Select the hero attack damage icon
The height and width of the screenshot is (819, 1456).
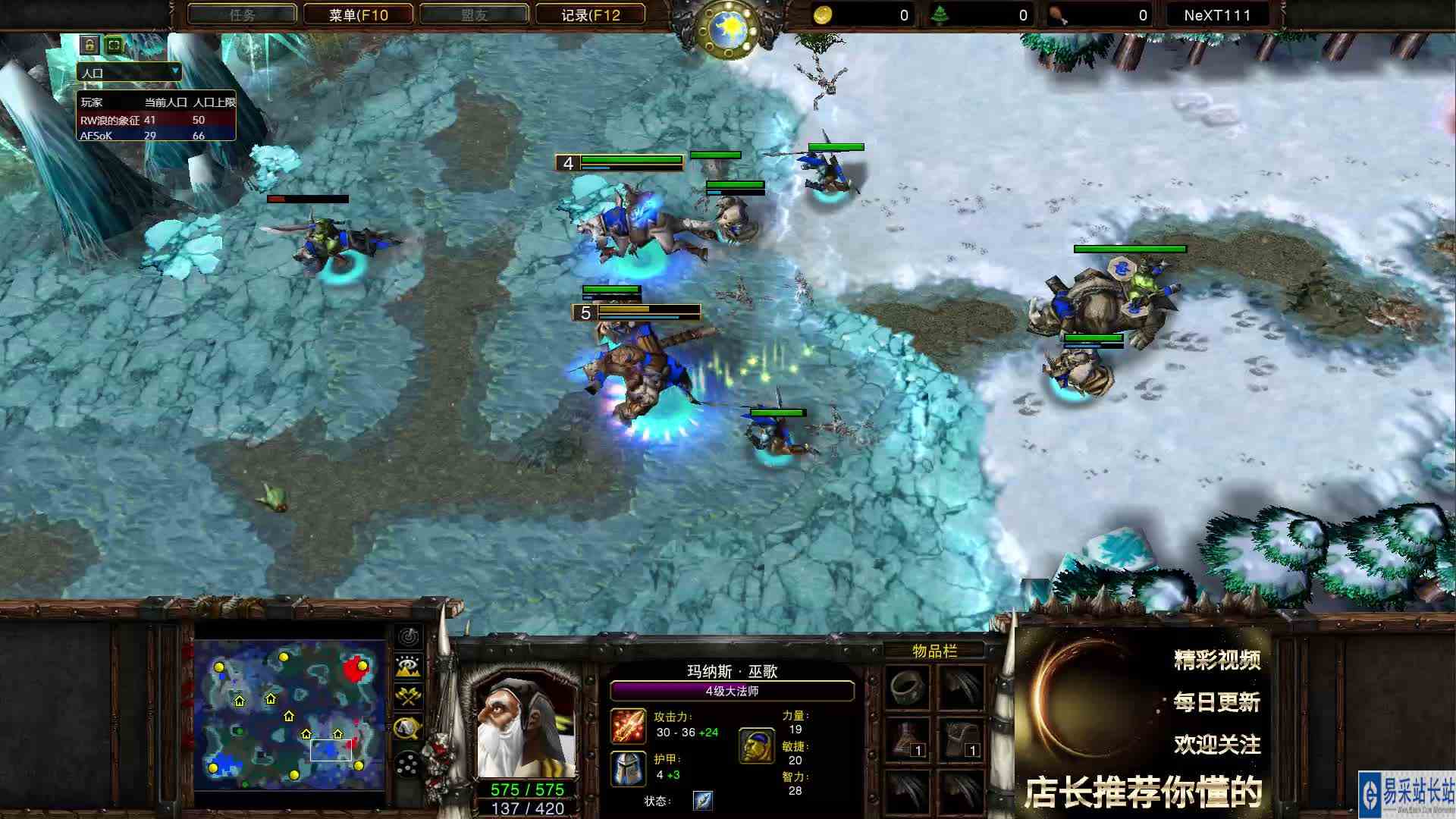(627, 726)
